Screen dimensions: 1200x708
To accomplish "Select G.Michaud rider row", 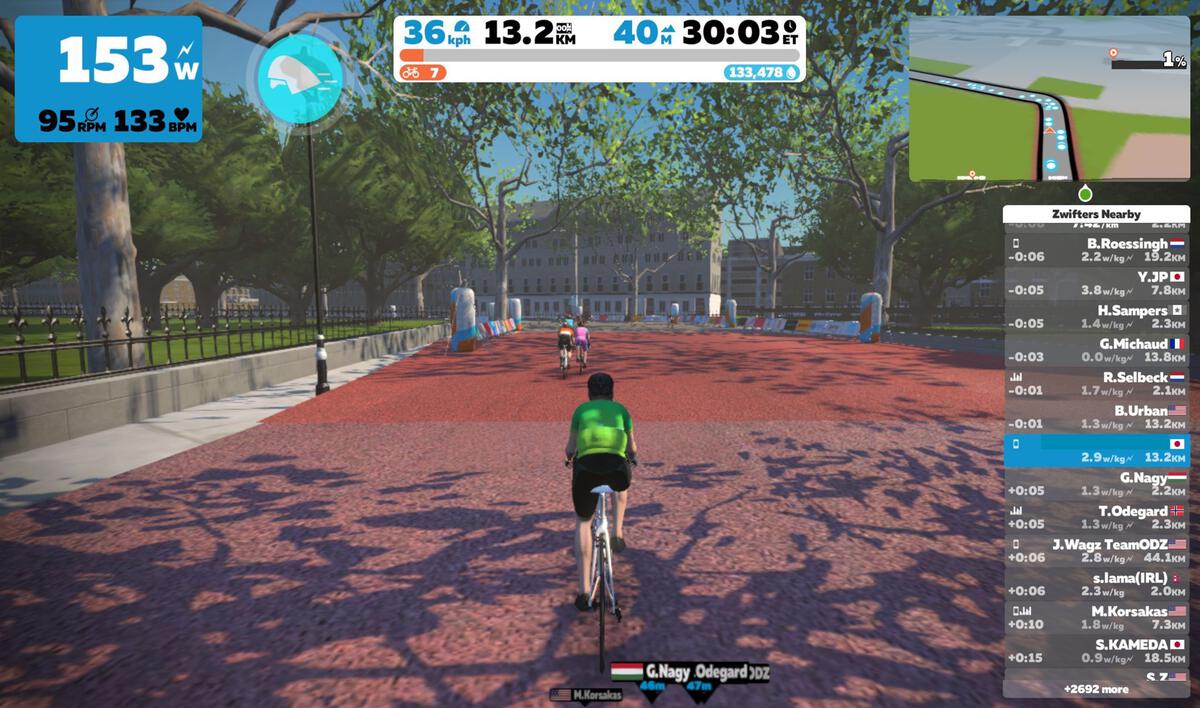I will [1097, 350].
